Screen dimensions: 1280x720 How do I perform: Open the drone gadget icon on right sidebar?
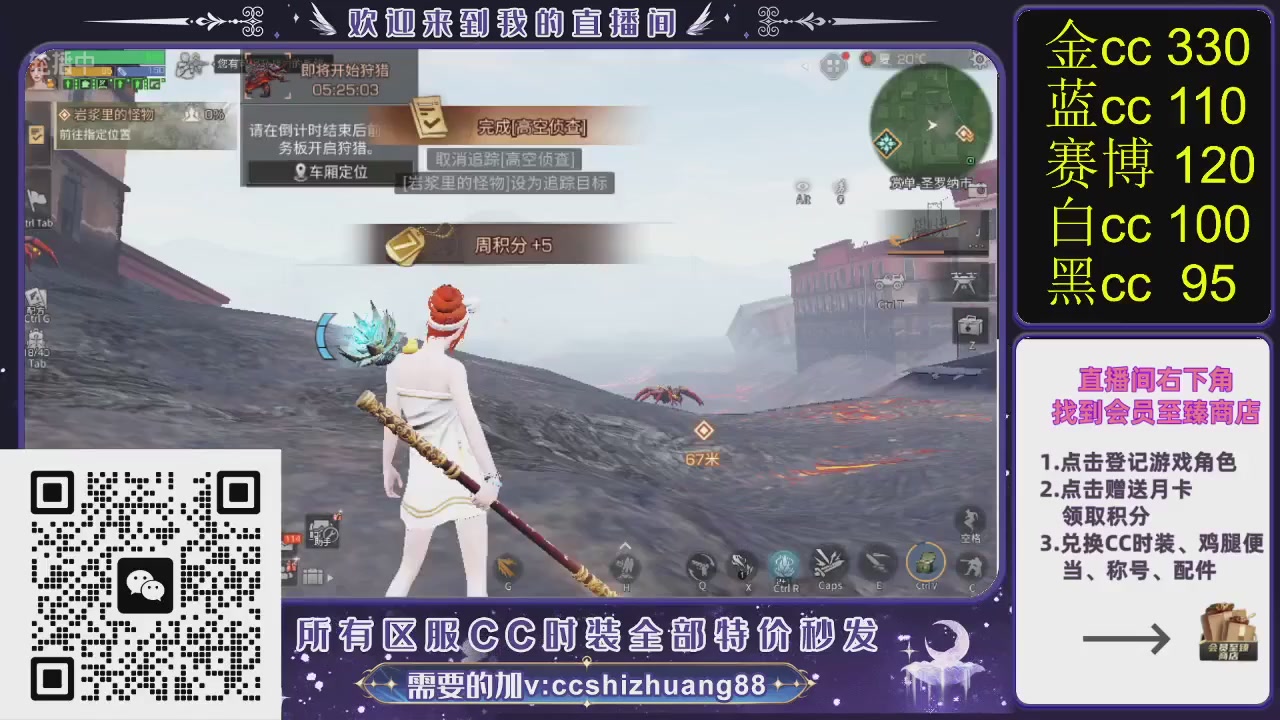[x=963, y=283]
